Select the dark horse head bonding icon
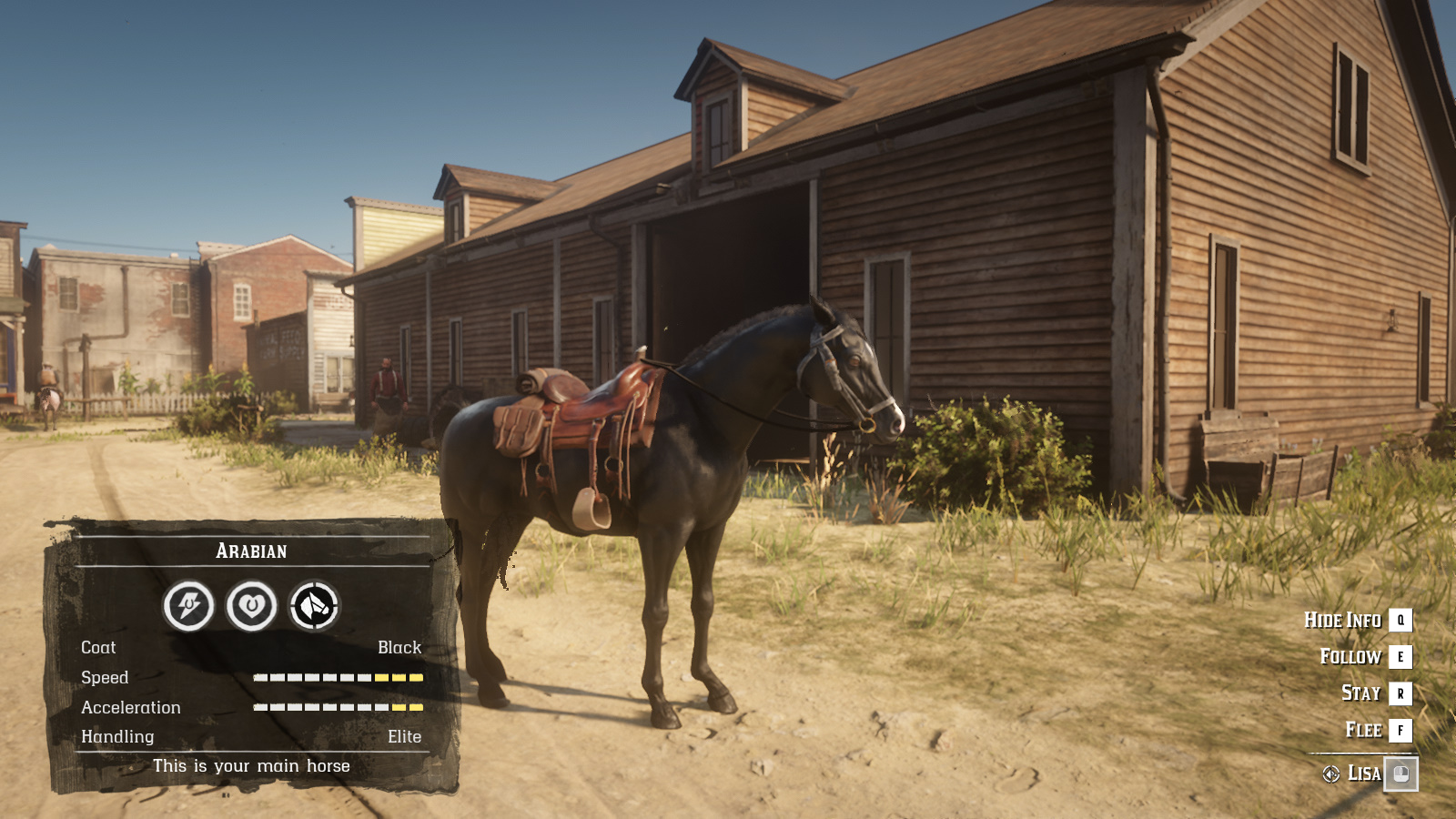This screenshot has width=1456, height=819. tap(313, 604)
